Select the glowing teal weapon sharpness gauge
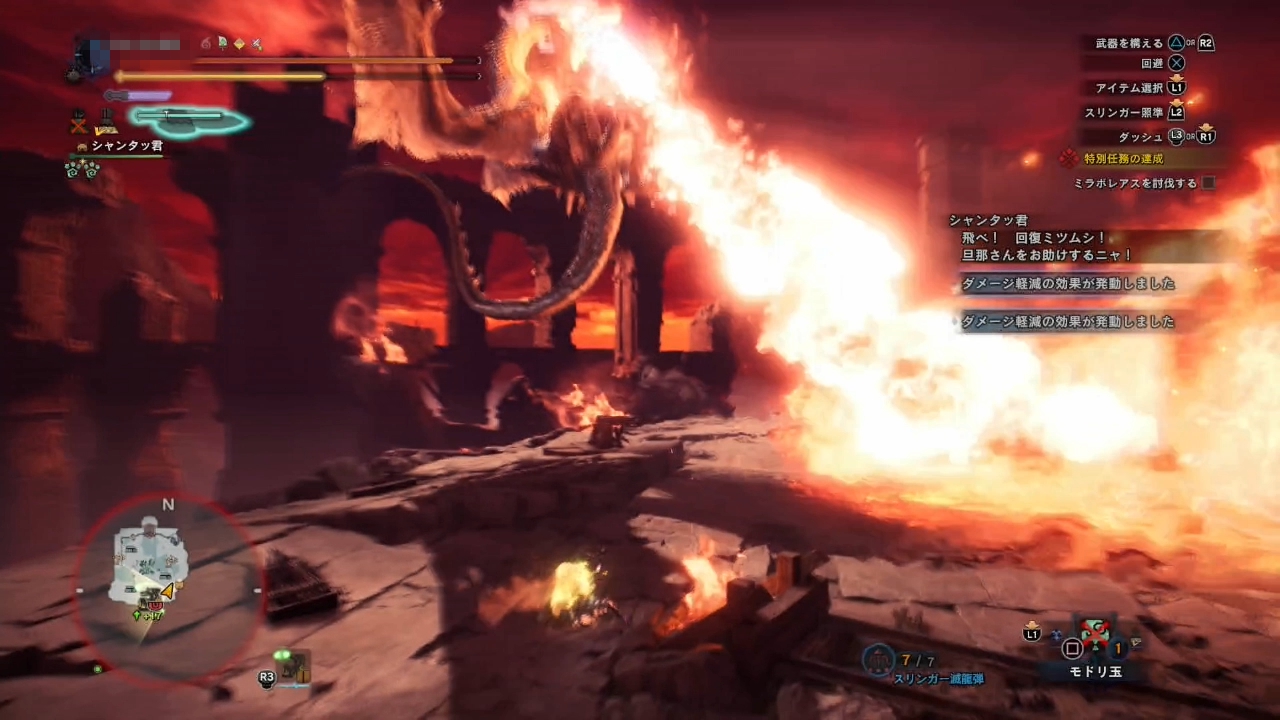This screenshot has height=720, width=1280. click(188, 119)
